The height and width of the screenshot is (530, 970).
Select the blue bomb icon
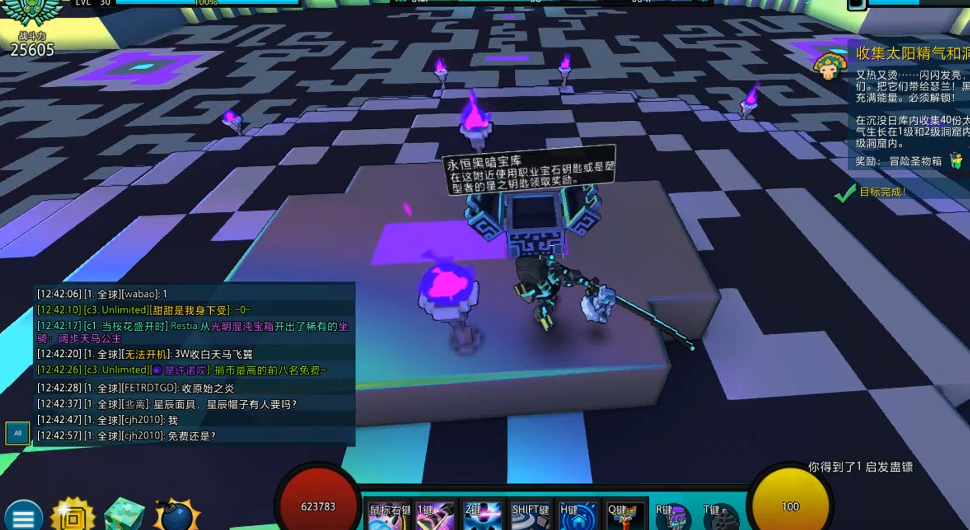point(175,514)
